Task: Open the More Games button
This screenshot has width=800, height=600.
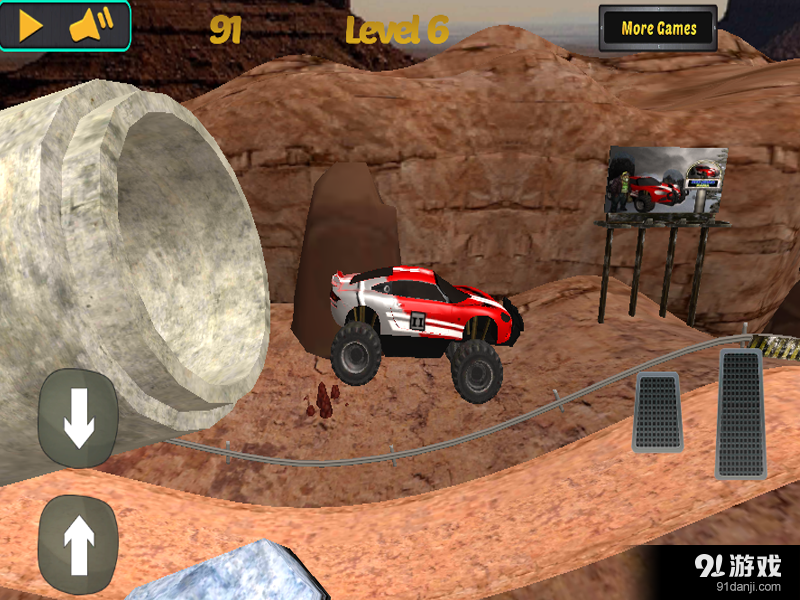Action: [658, 28]
